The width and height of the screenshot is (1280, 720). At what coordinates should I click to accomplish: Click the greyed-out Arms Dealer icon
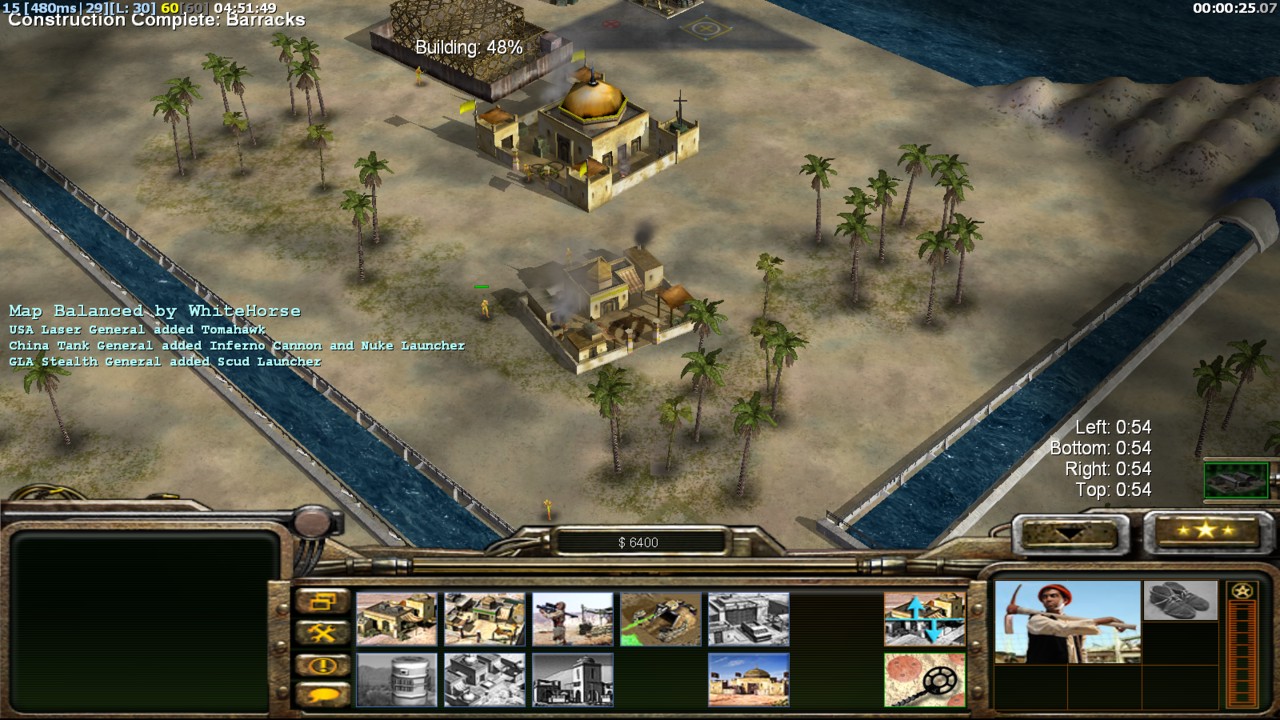748,619
